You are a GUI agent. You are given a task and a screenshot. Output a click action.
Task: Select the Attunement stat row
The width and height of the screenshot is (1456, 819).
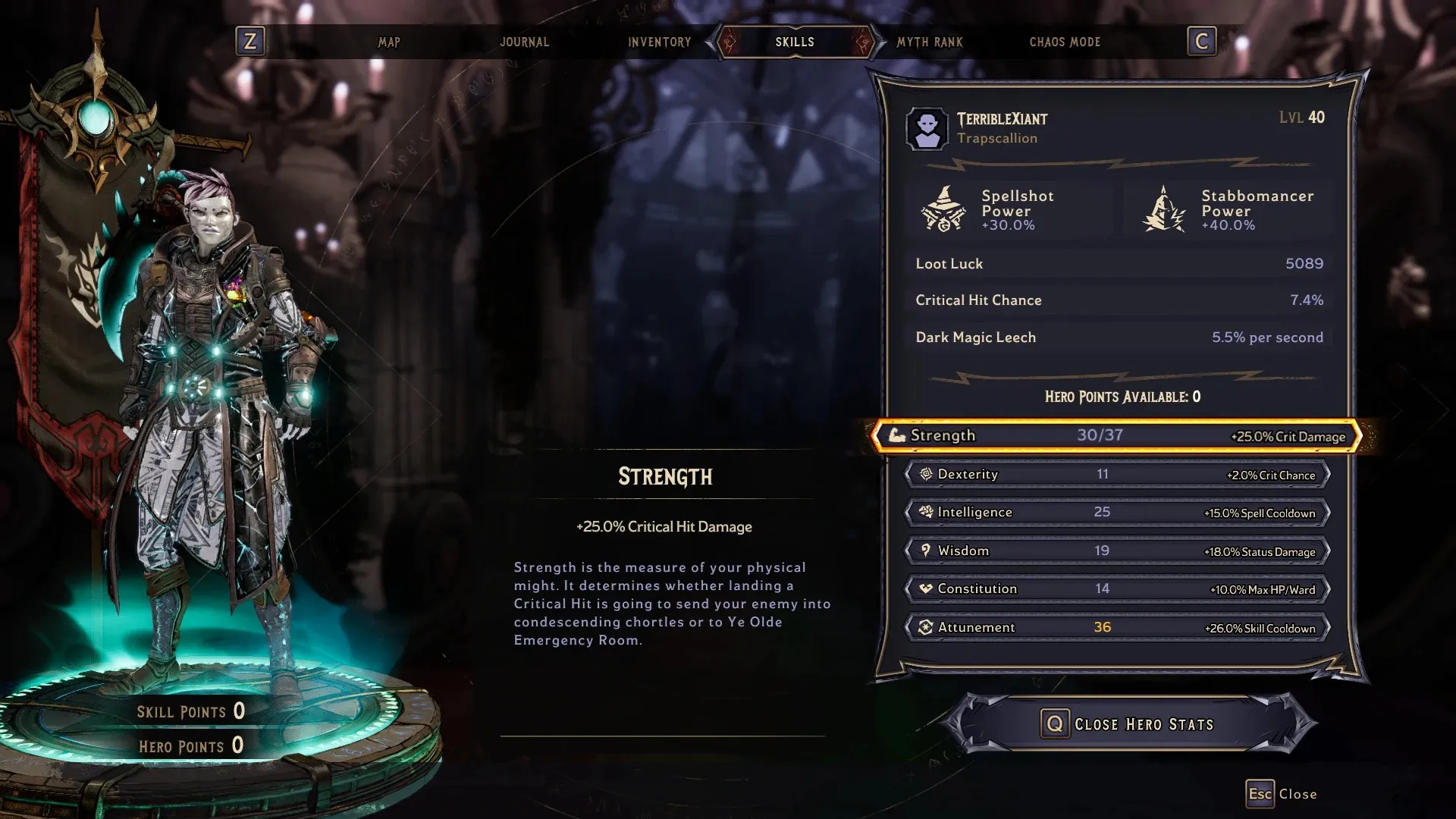tap(1116, 628)
